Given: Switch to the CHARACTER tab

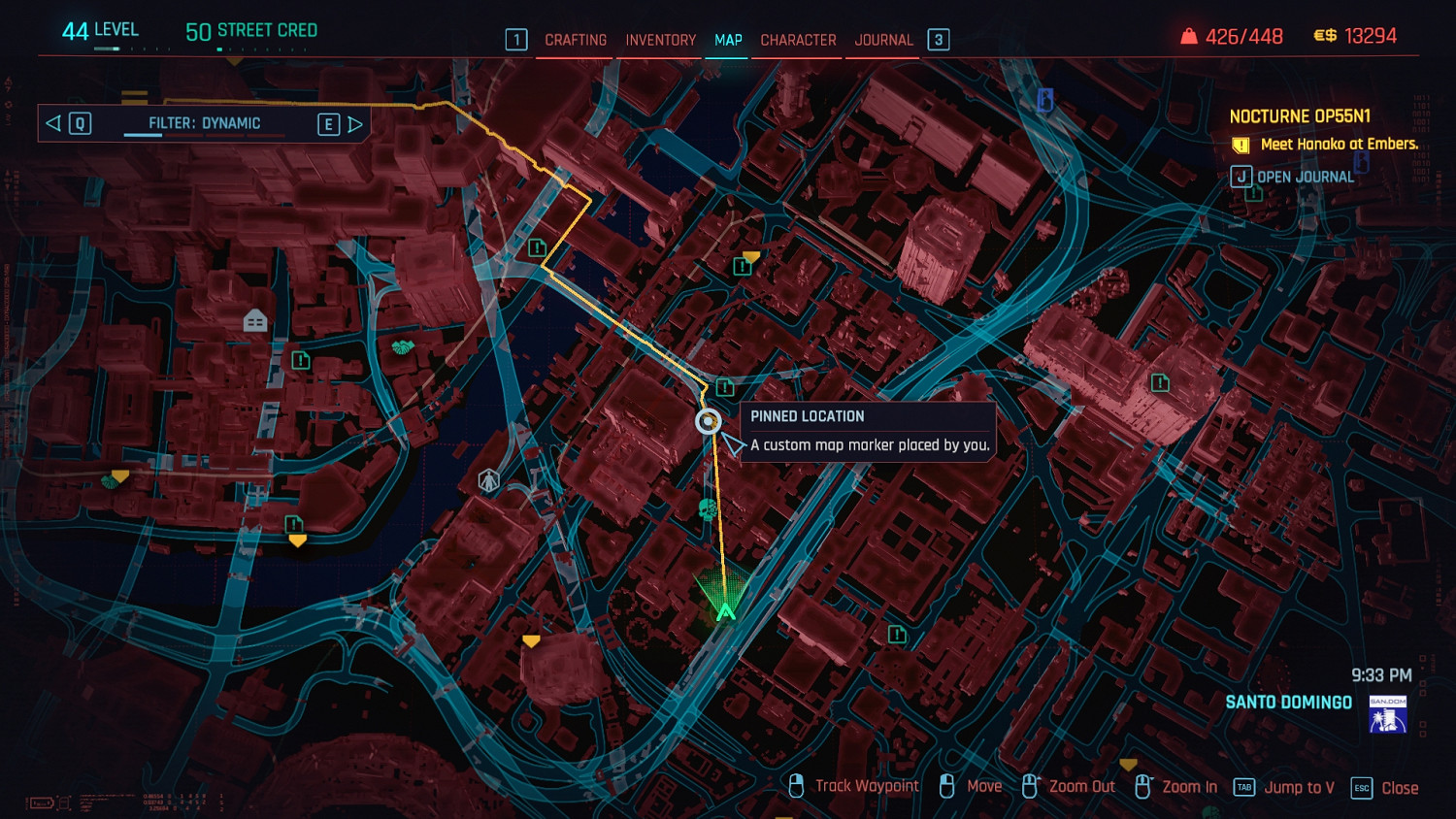Looking at the screenshot, I should point(797,40).
